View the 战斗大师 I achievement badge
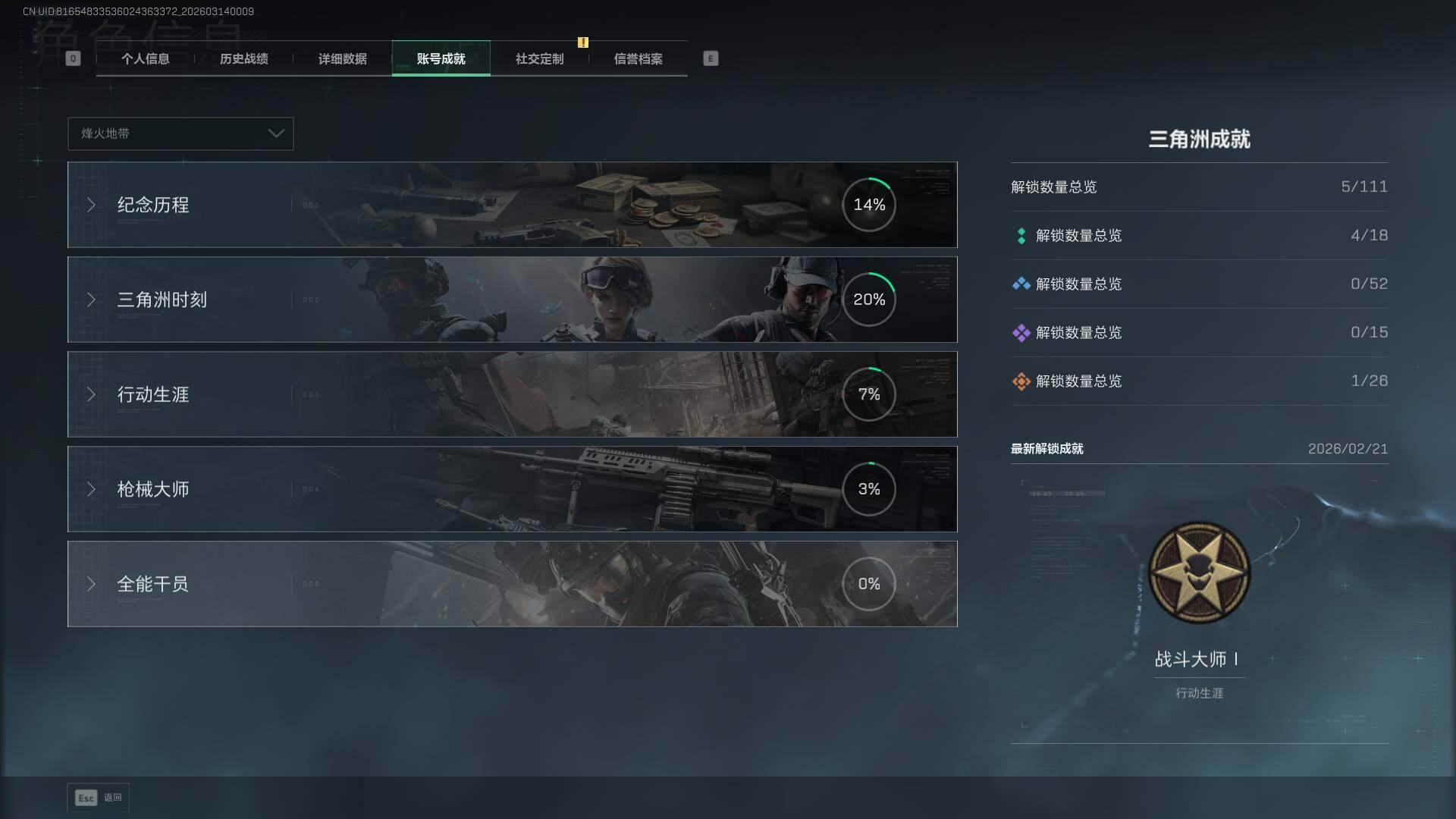This screenshot has width=1456, height=819. tap(1199, 573)
